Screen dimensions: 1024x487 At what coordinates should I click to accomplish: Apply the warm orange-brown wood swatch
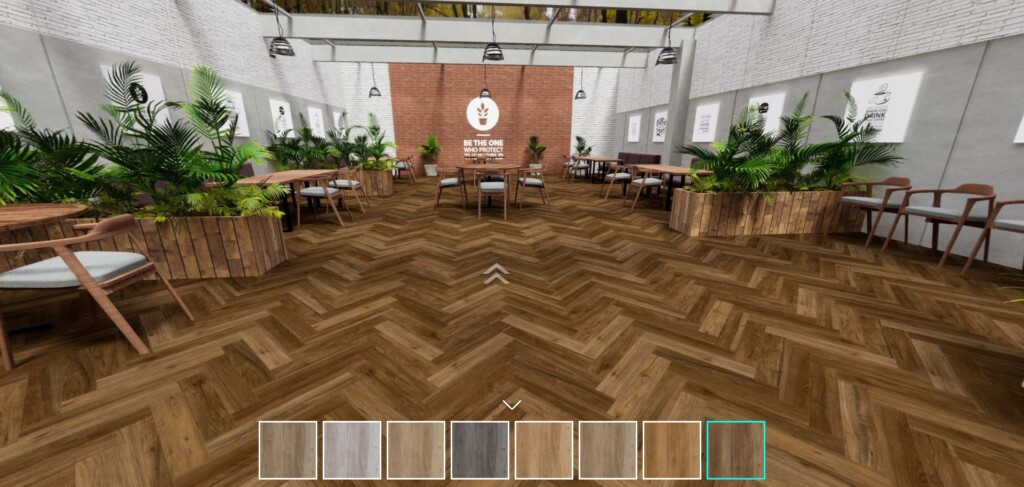point(672,450)
